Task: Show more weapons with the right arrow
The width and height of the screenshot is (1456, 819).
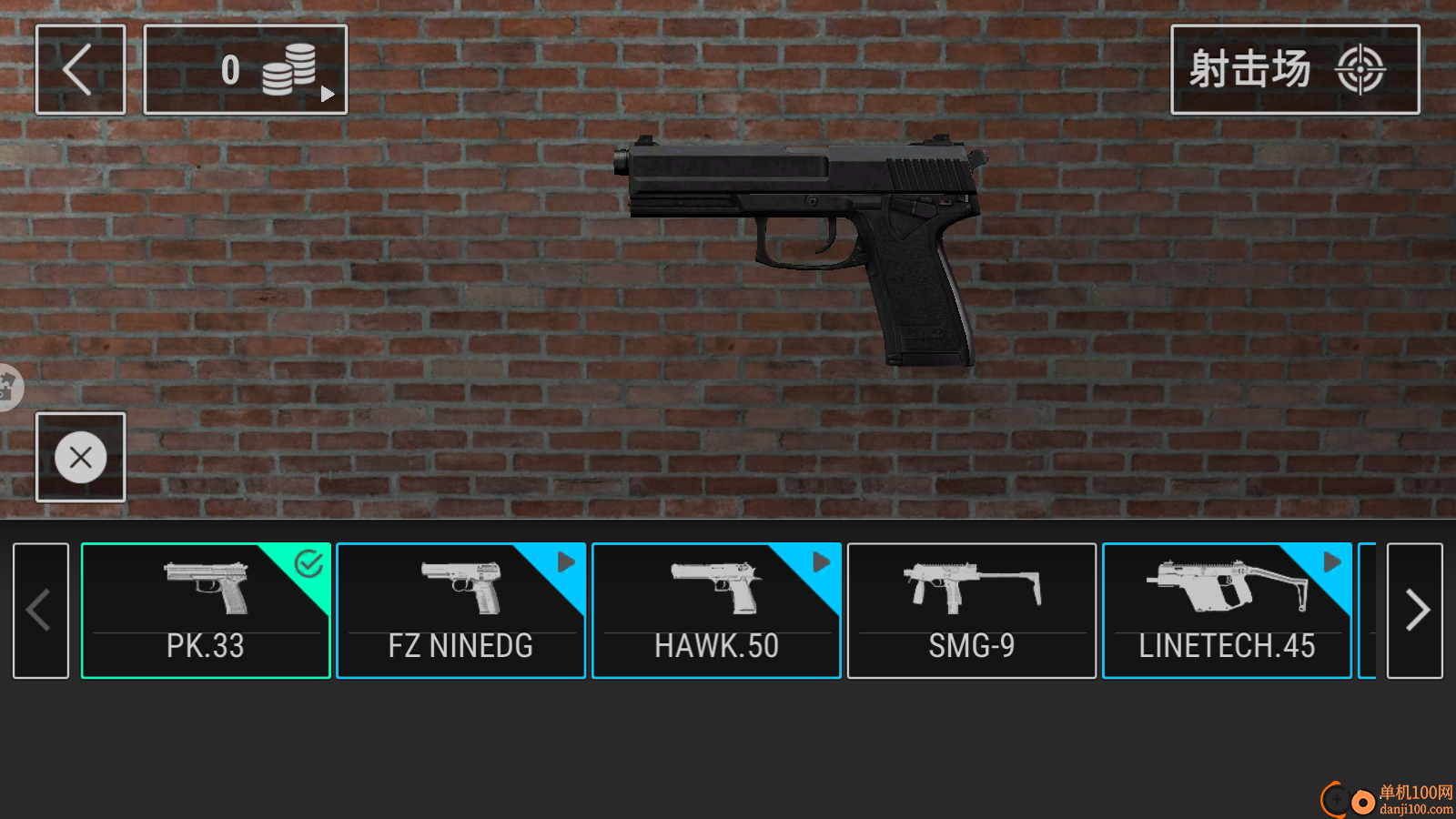Action: (x=1414, y=611)
